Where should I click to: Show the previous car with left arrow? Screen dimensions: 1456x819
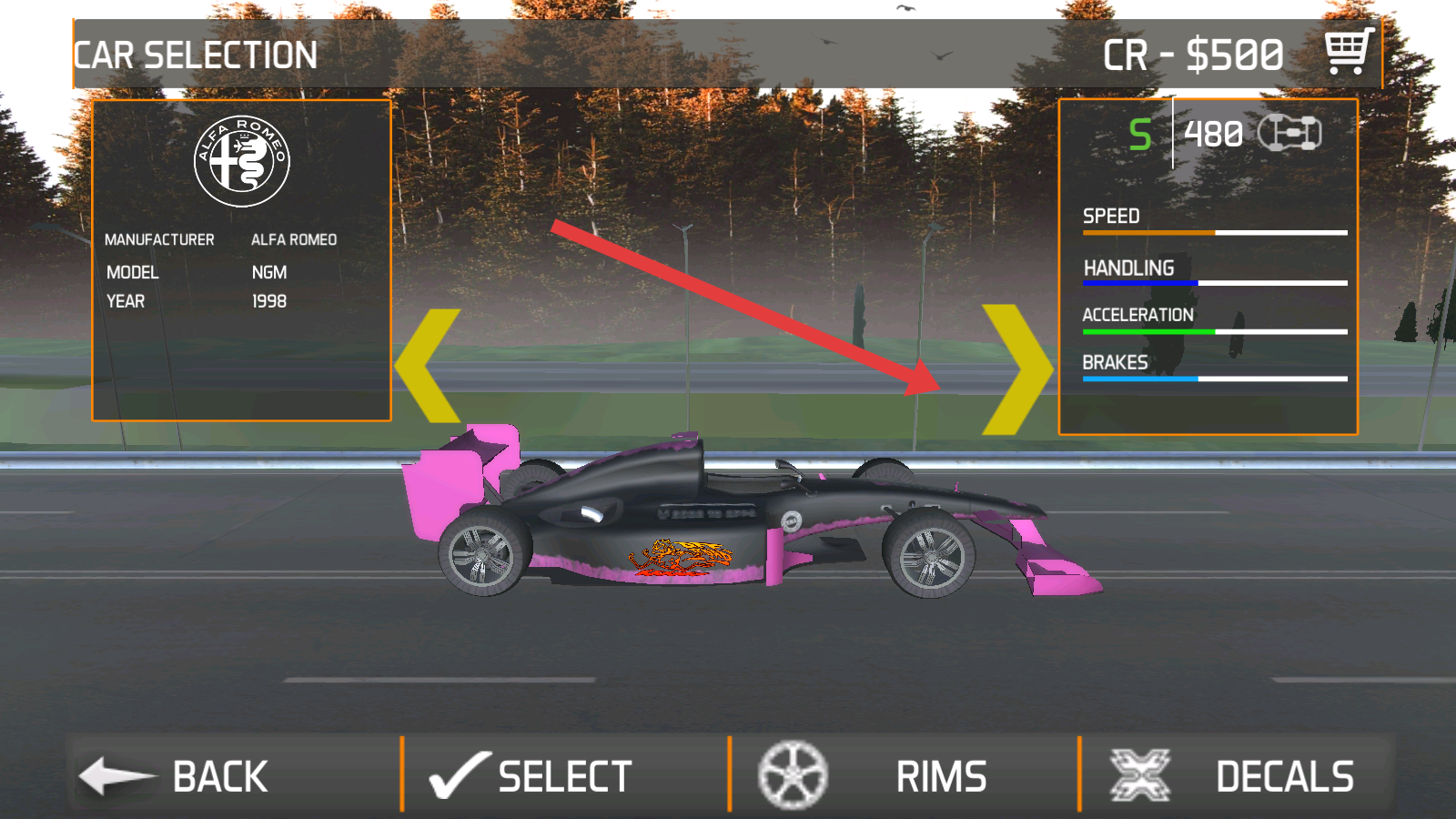click(x=430, y=366)
